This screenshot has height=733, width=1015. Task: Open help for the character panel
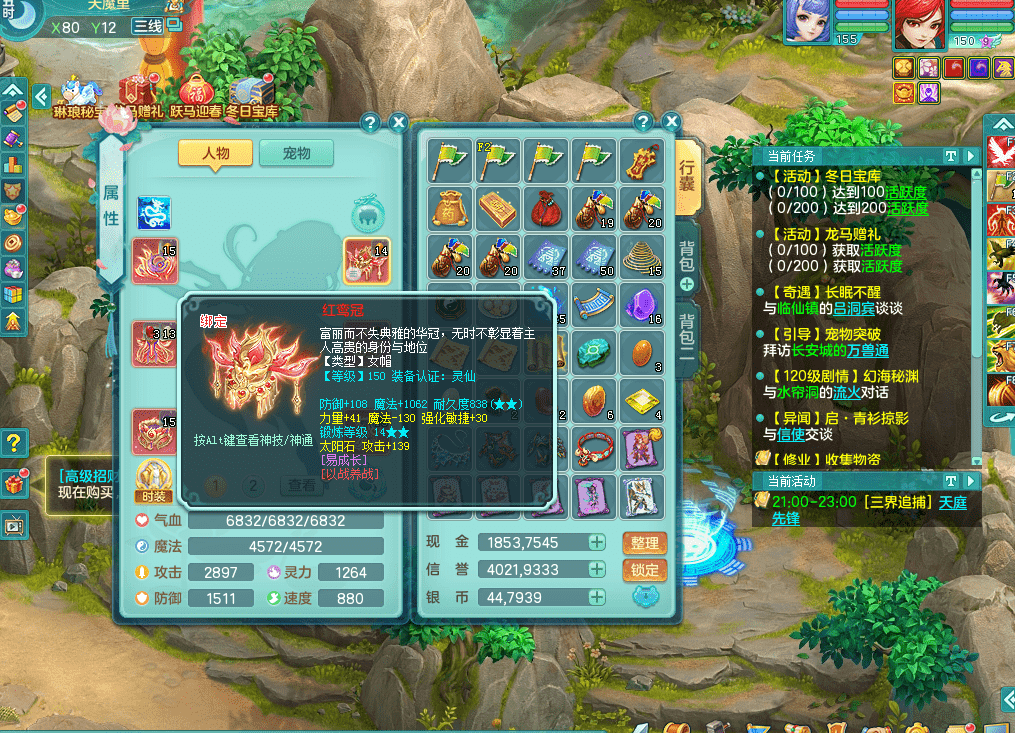click(370, 122)
